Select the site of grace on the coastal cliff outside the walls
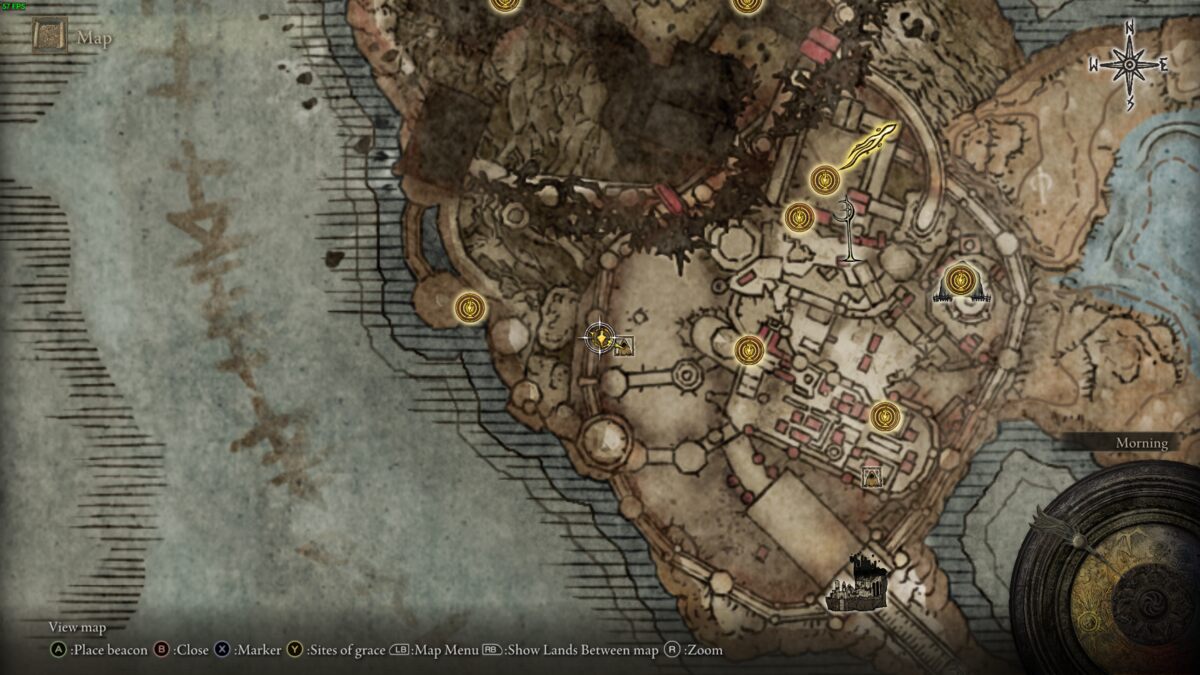Viewport: 1200px width, 675px height. (470, 307)
